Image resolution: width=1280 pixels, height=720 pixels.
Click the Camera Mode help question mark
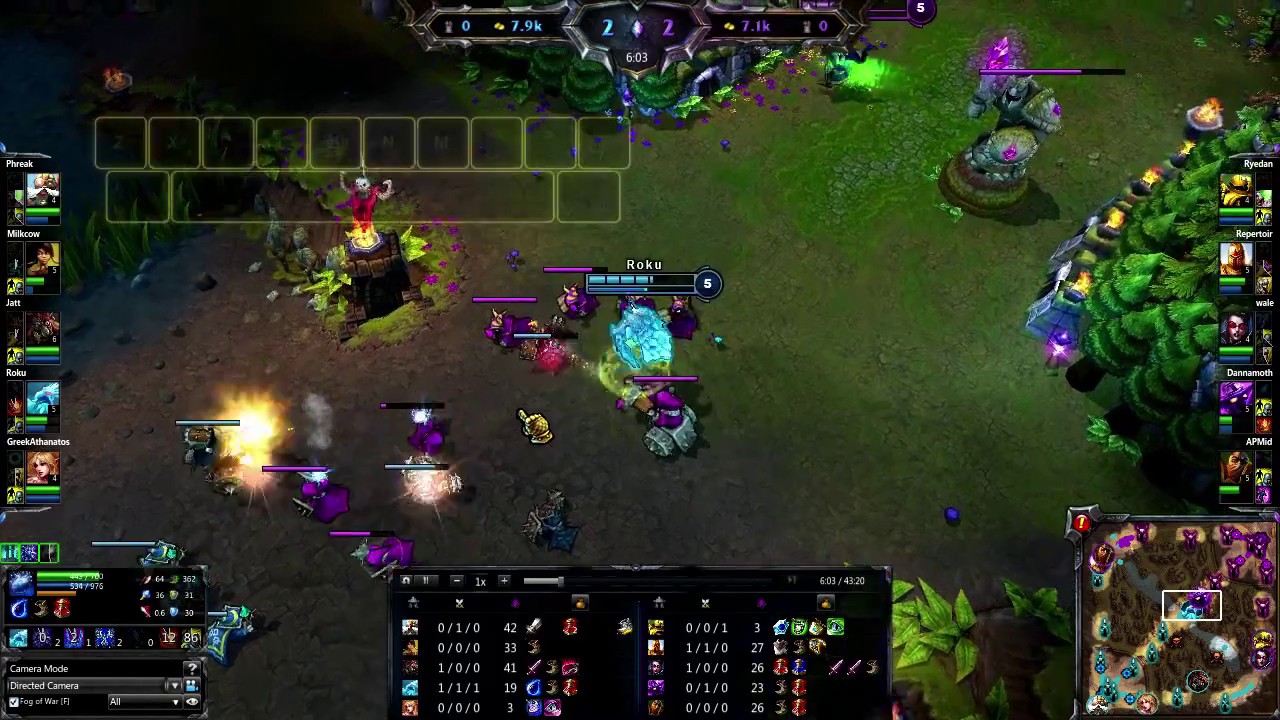click(191, 669)
